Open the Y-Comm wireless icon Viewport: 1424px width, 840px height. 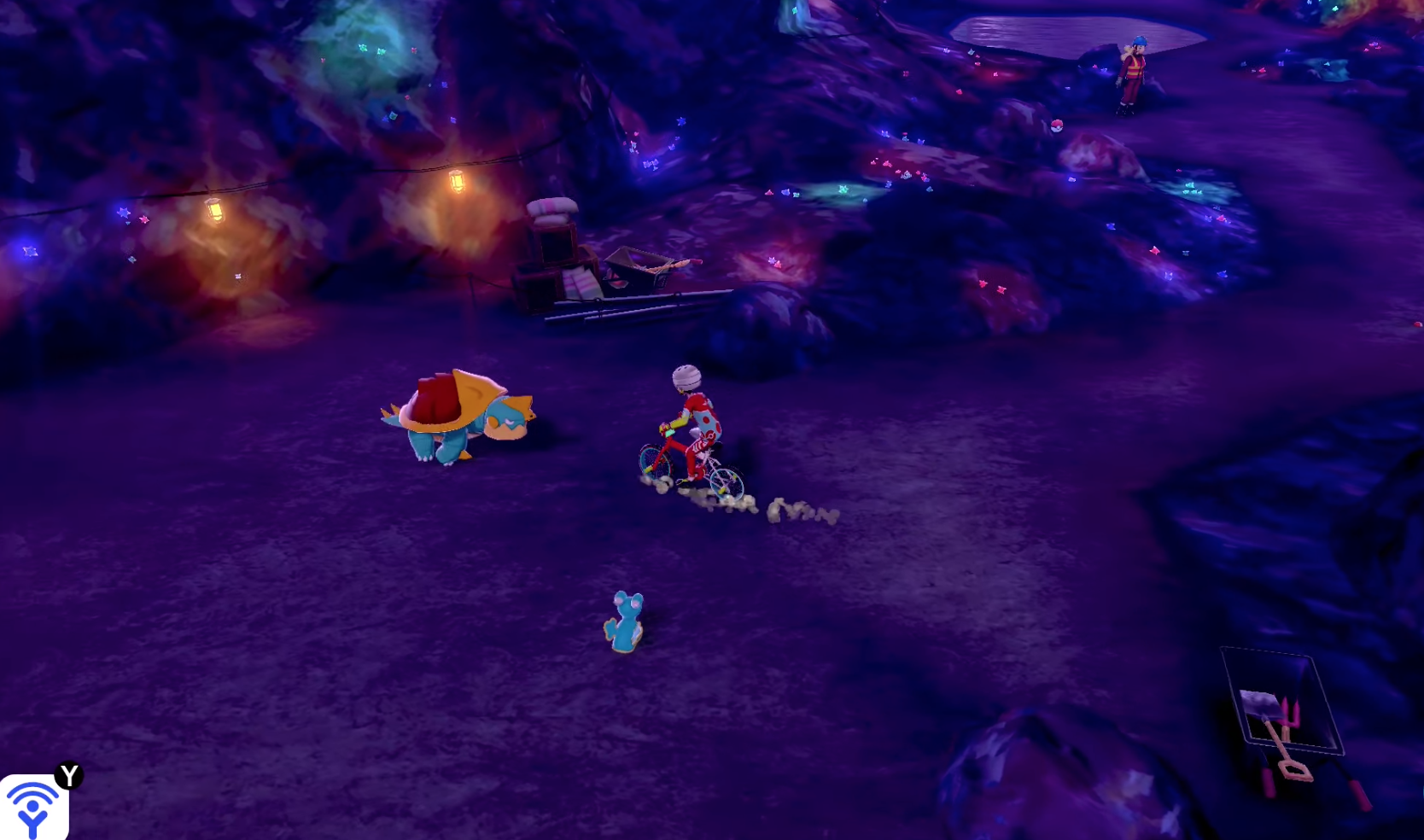[32, 807]
